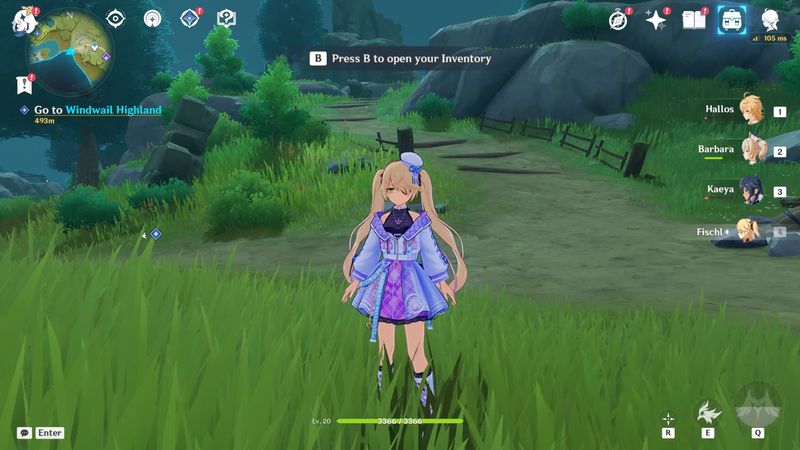Switch to party member Barbara
The image size is (800, 450).
click(x=750, y=150)
